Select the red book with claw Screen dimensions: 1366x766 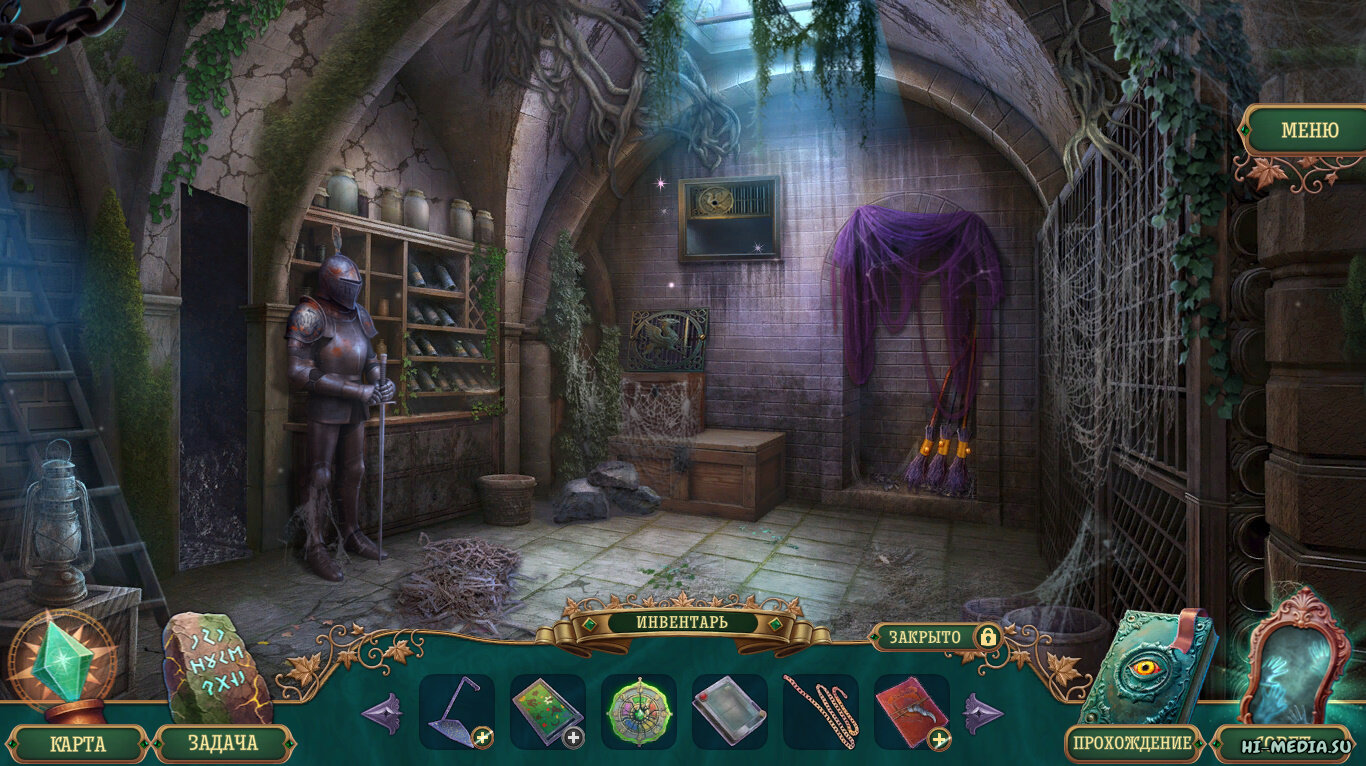tap(911, 711)
